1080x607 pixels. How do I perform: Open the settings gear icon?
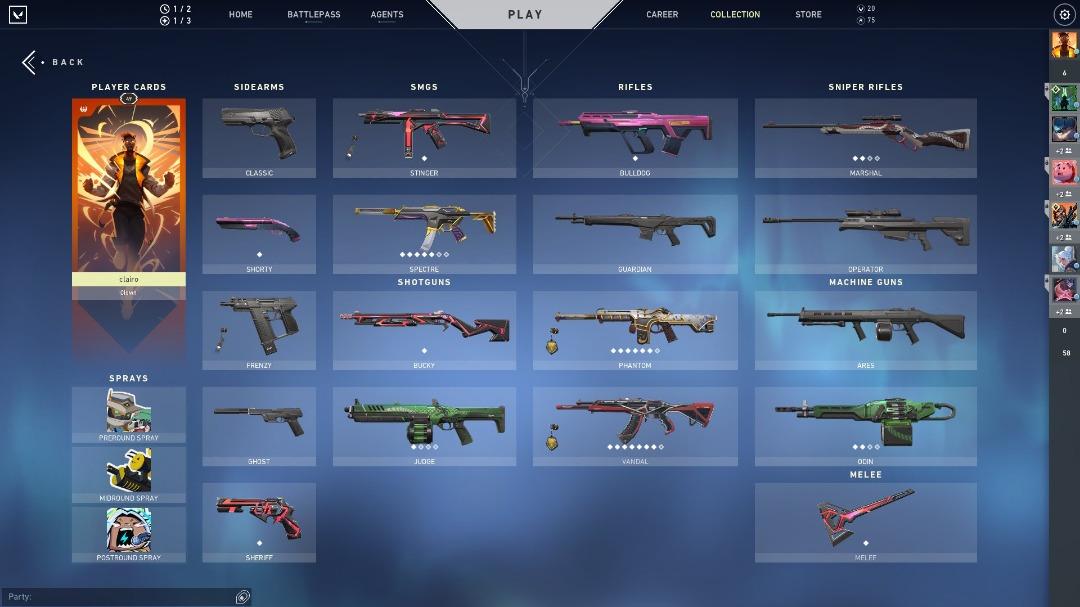pos(1064,15)
